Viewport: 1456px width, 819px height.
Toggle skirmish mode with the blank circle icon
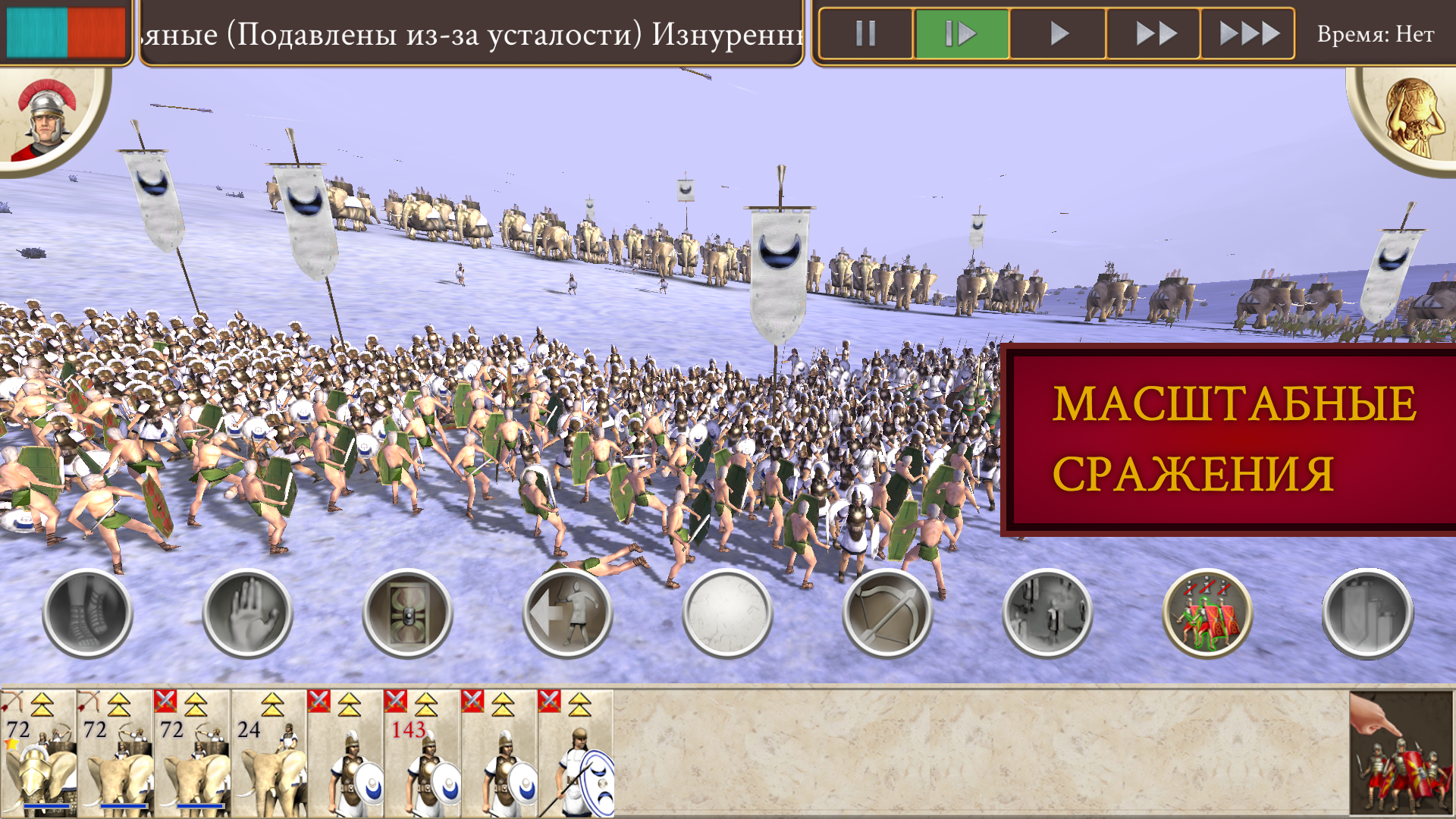click(x=729, y=614)
